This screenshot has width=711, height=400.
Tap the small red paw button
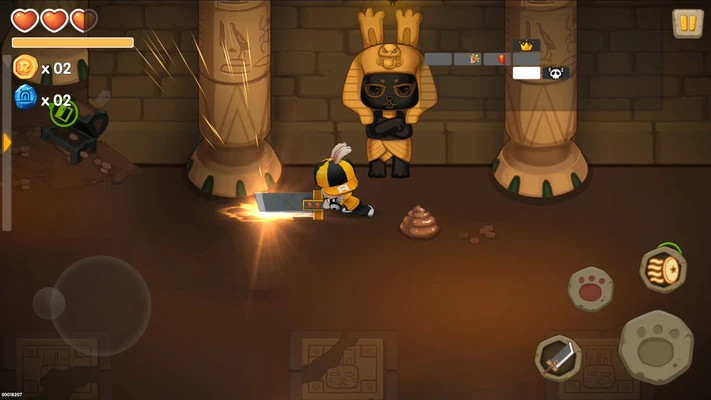coord(591,289)
